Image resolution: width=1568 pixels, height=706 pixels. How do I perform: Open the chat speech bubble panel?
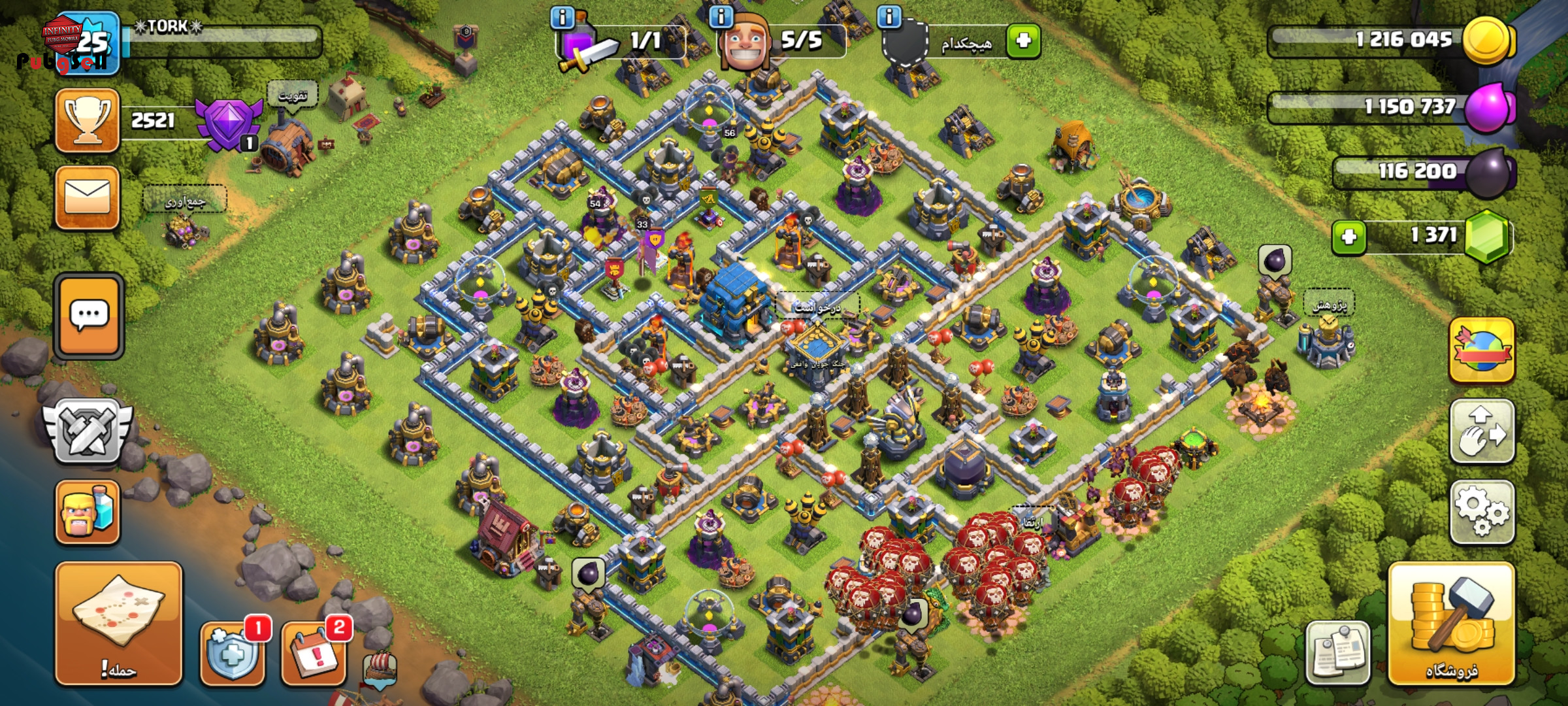point(89,316)
